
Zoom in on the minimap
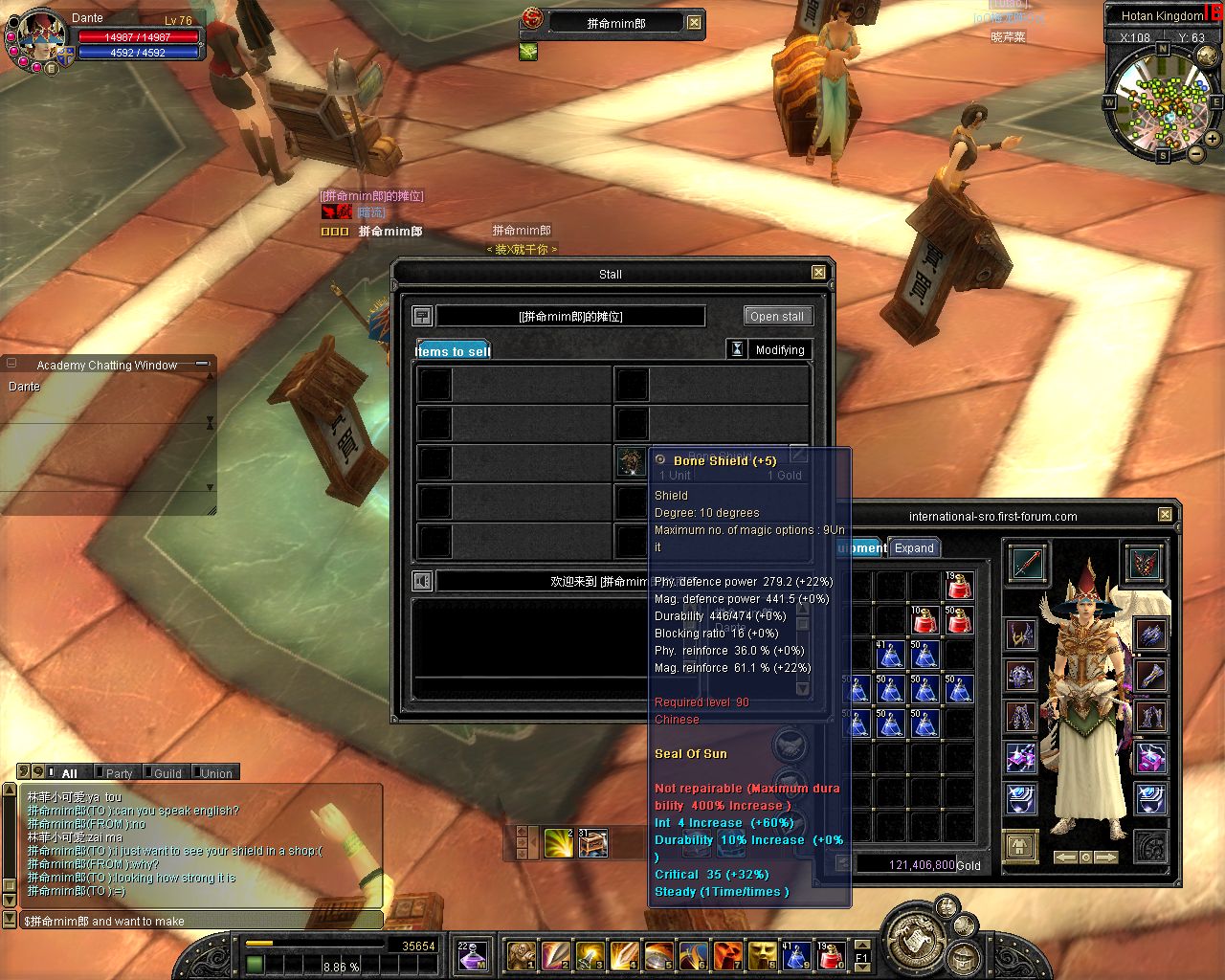coord(1213,138)
